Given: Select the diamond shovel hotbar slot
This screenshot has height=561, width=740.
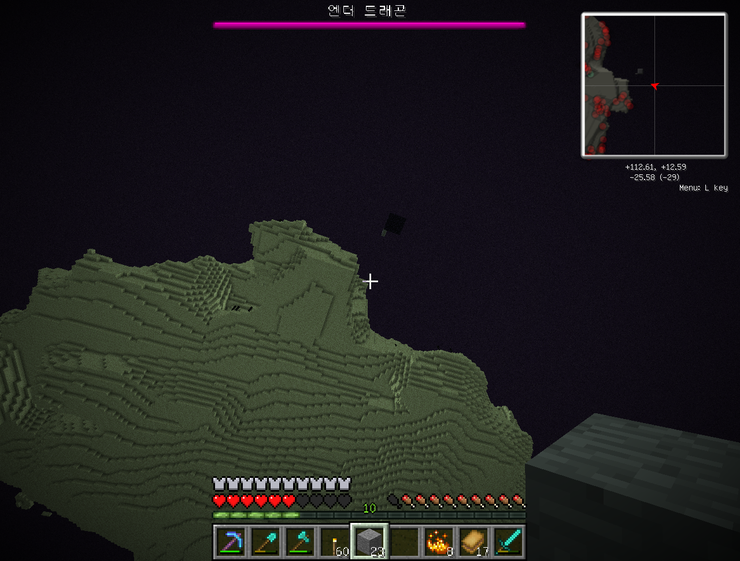Looking at the screenshot, I should pyautogui.click(x=266, y=542).
